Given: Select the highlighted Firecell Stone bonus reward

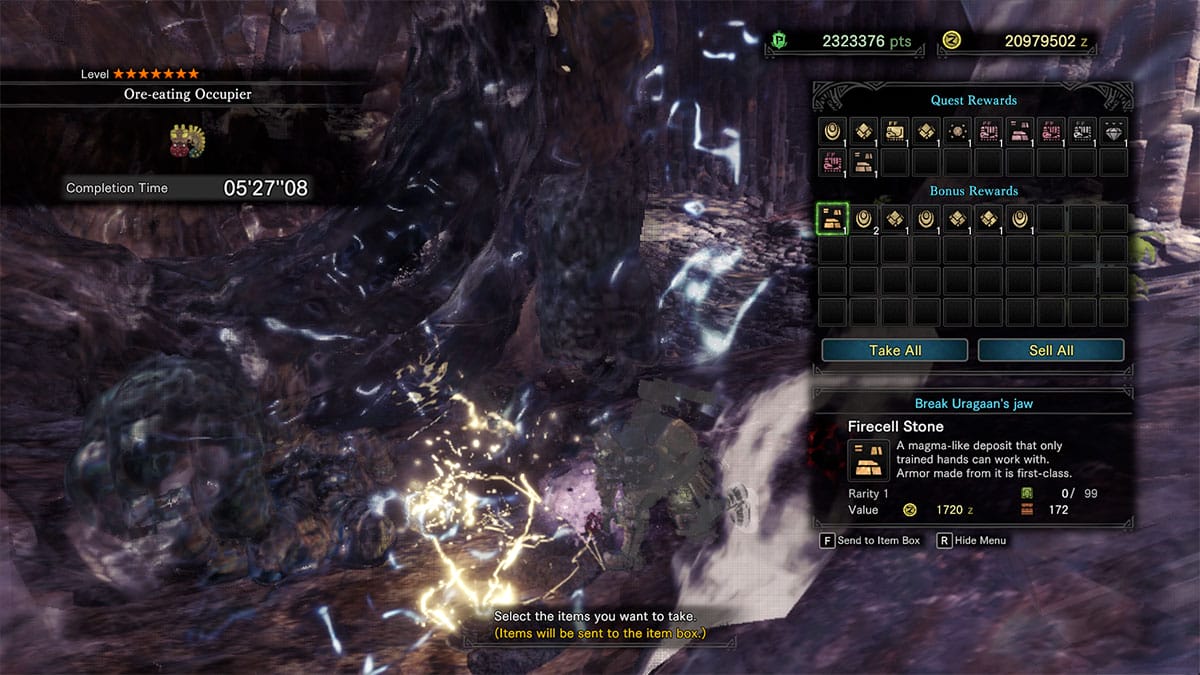Looking at the screenshot, I should tap(833, 219).
